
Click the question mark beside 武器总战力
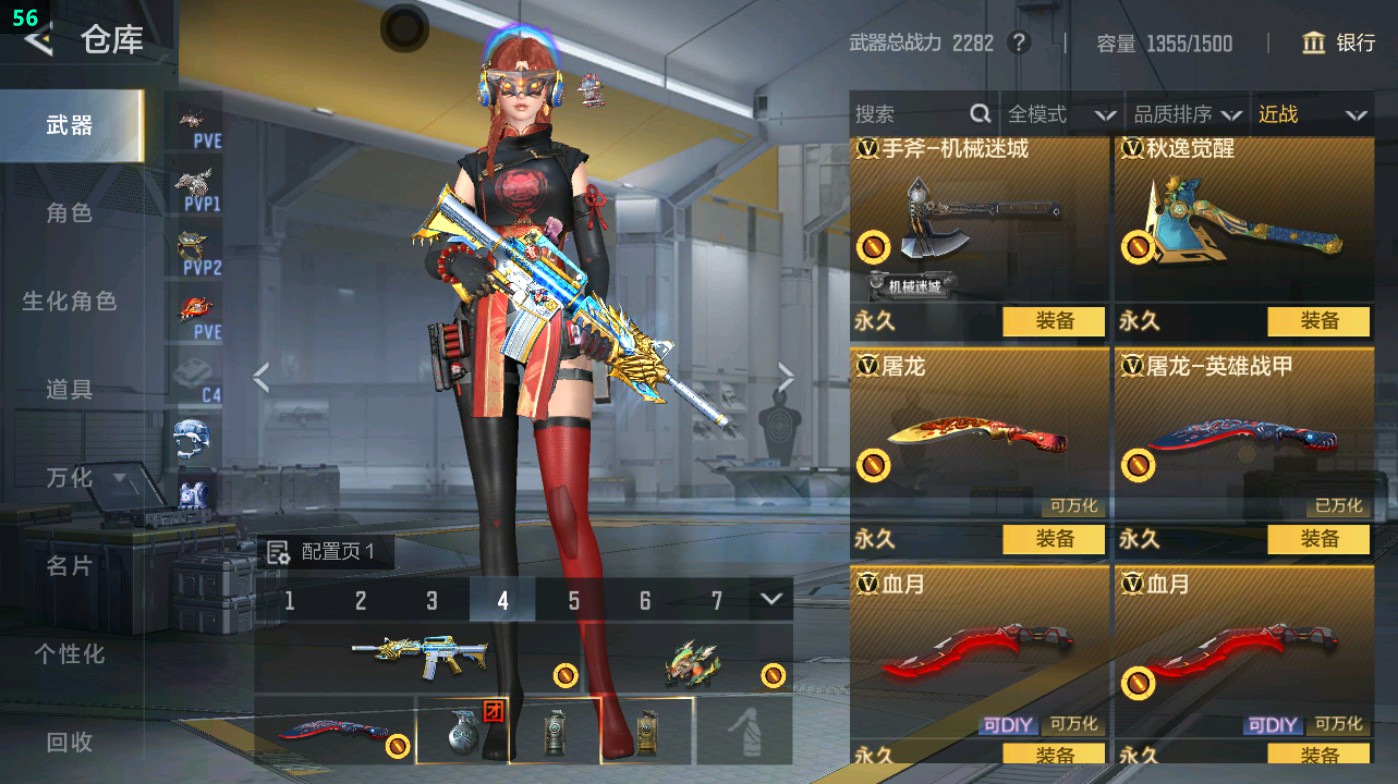[1019, 43]
